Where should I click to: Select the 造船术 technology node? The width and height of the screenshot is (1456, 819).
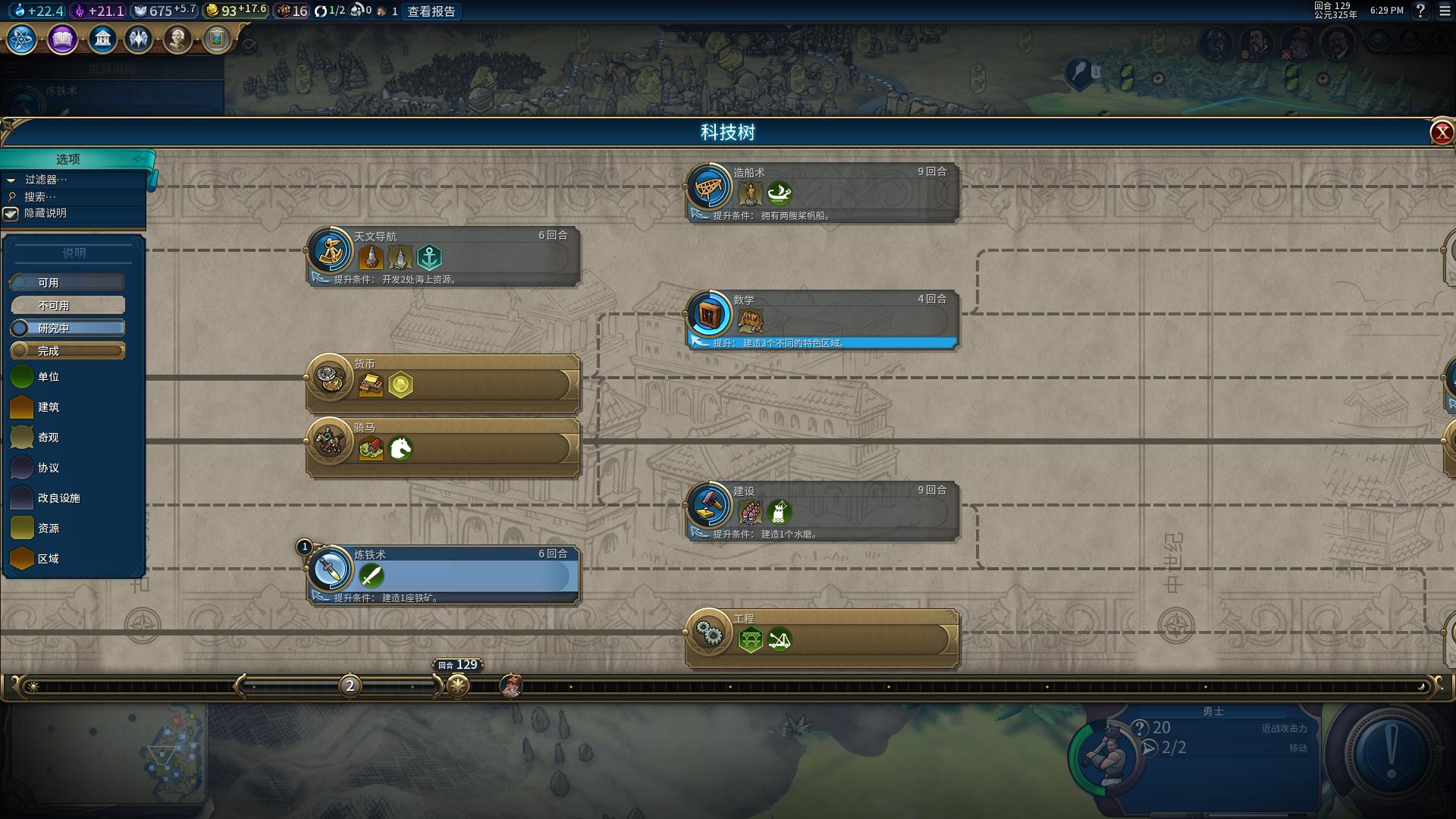(x=822, y=192)
